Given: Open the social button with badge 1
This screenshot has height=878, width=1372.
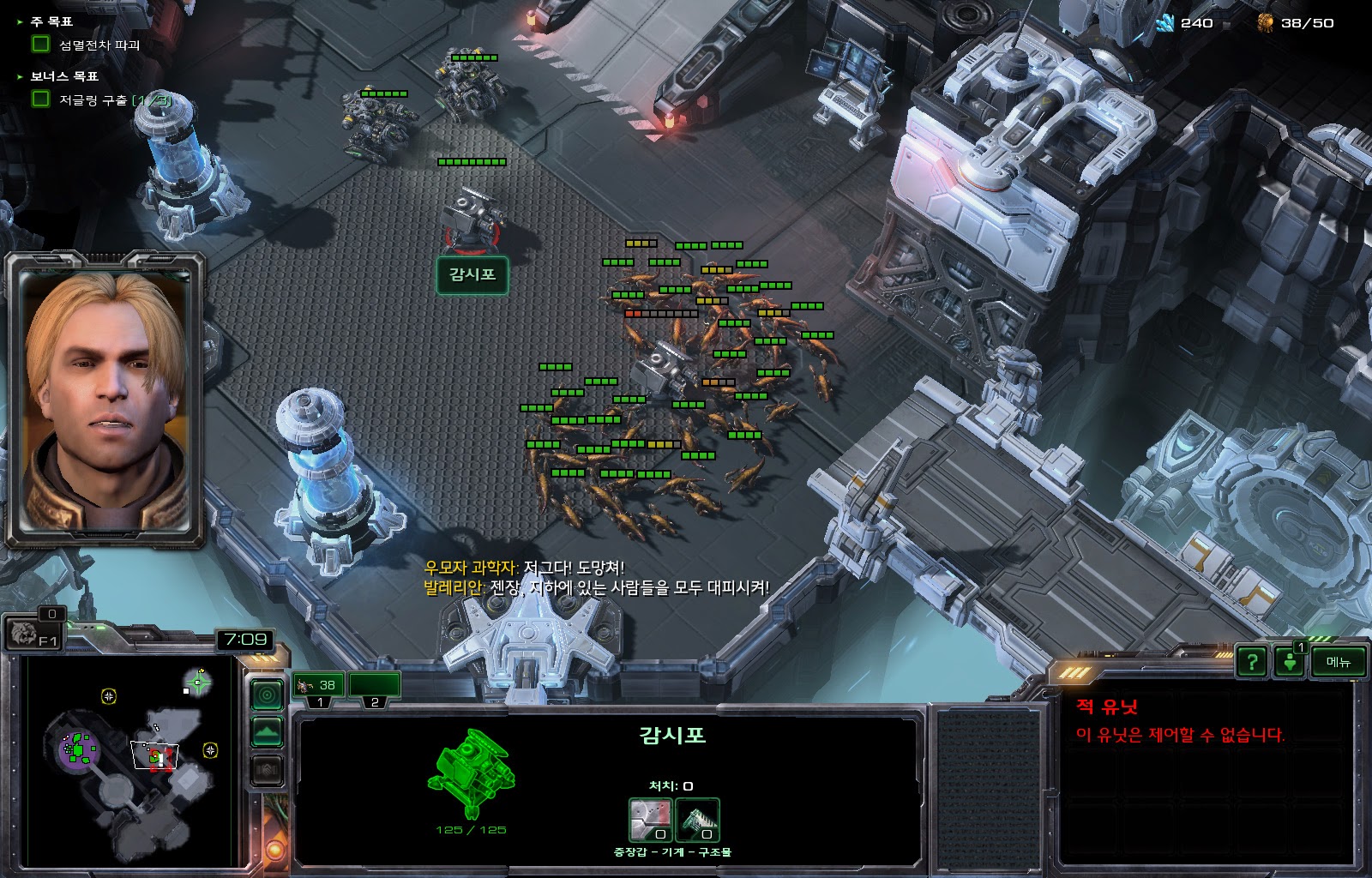Looking at the screenshot, I should (1289, 662).
